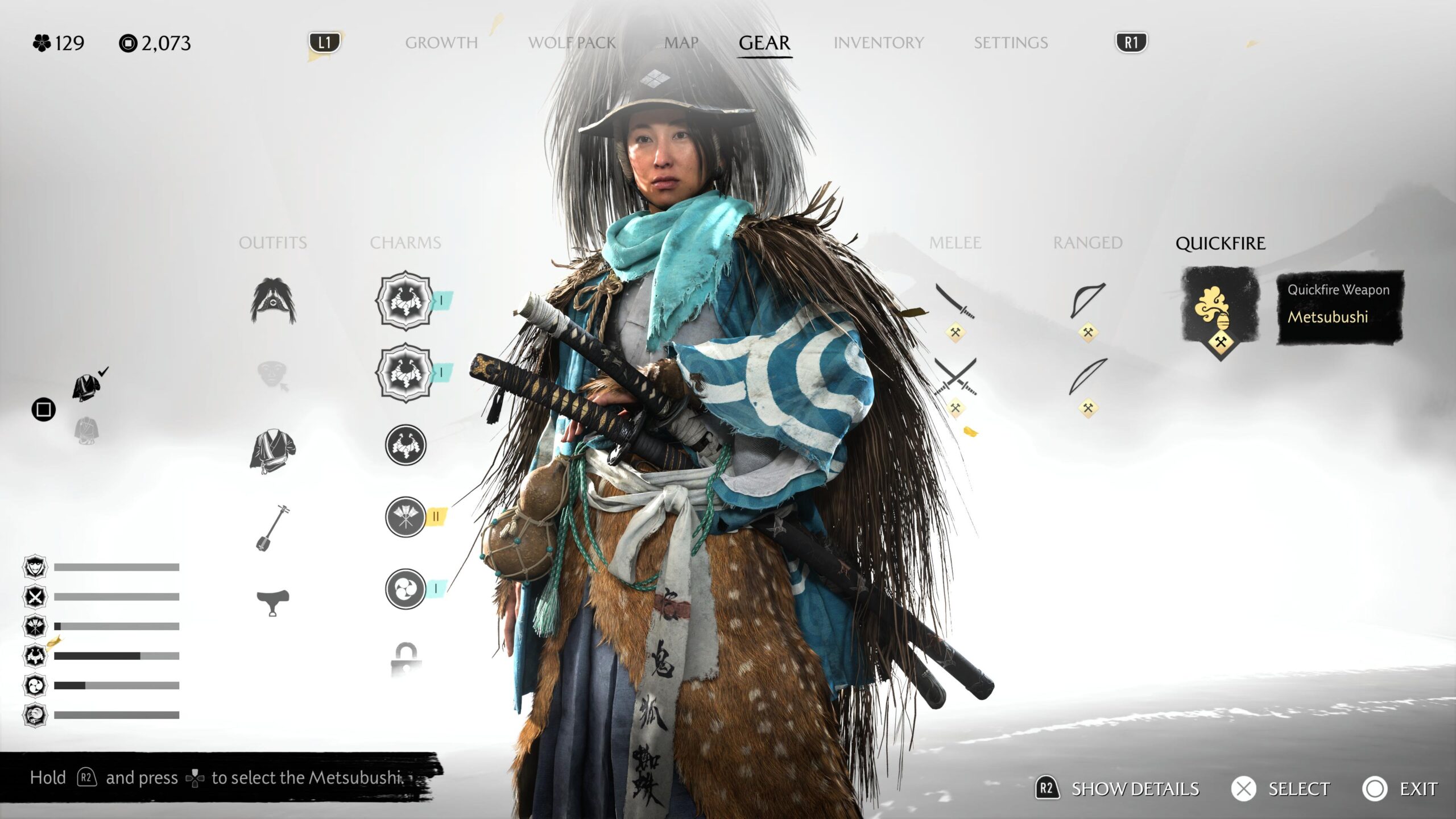Choose the straw hat headgear slot
The width and height of the screenshot is (1456, 819).
[273, 301]
